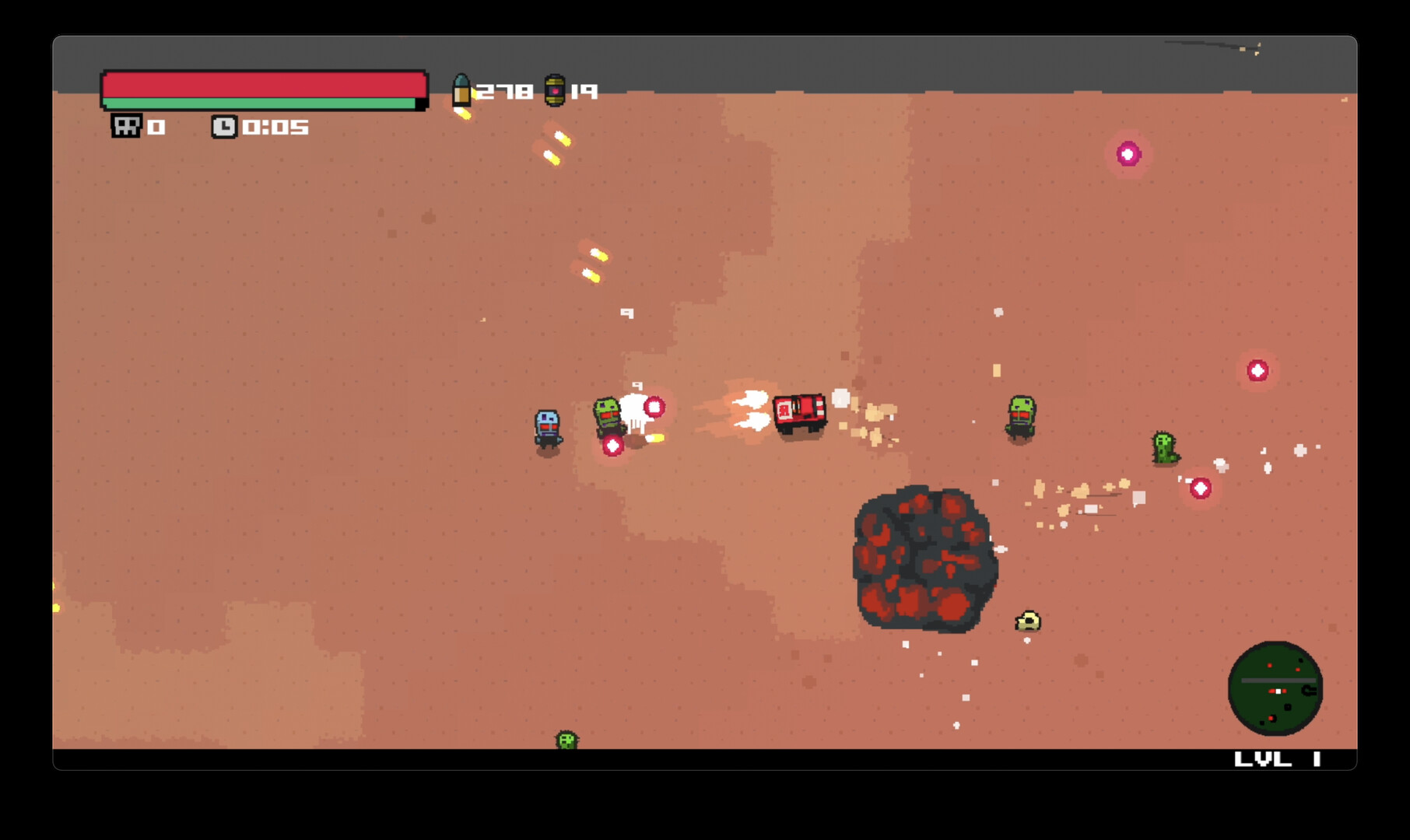Click the skull kill counter icon
Viewport: 1410px width, 840px height.
(126, 127)
